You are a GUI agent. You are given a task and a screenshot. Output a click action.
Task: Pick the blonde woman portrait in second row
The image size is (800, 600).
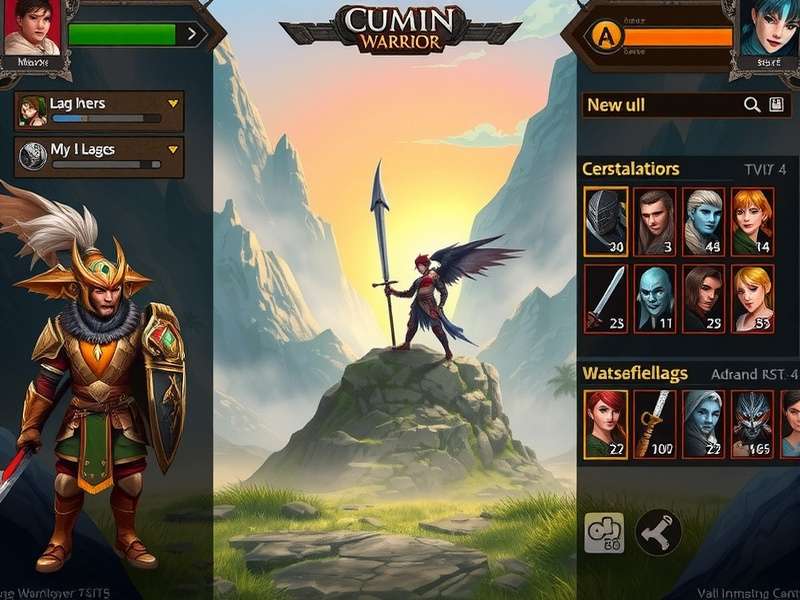pyautogui.click(x=753, y=297)
